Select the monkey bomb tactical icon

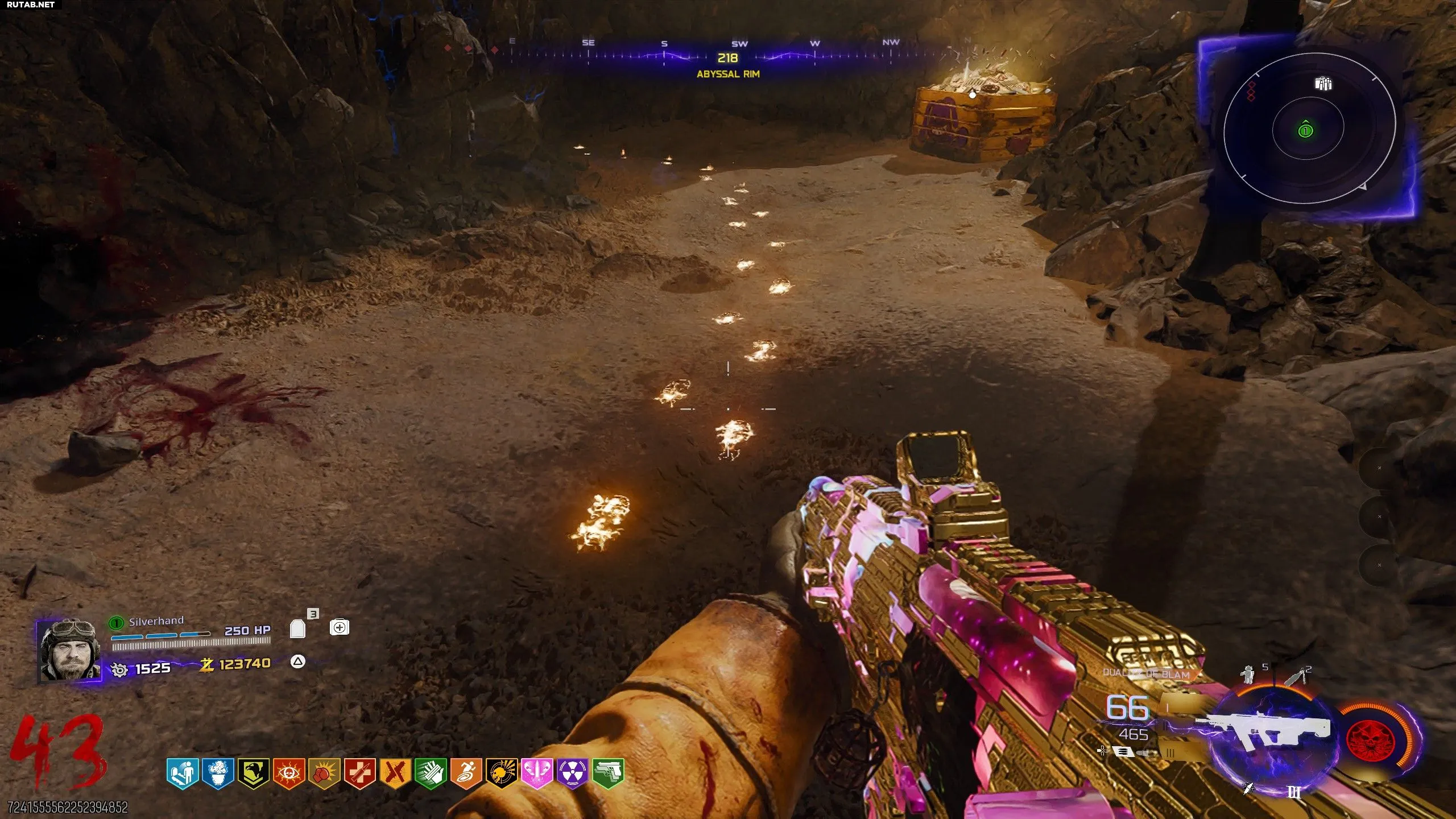(1249, 675)
